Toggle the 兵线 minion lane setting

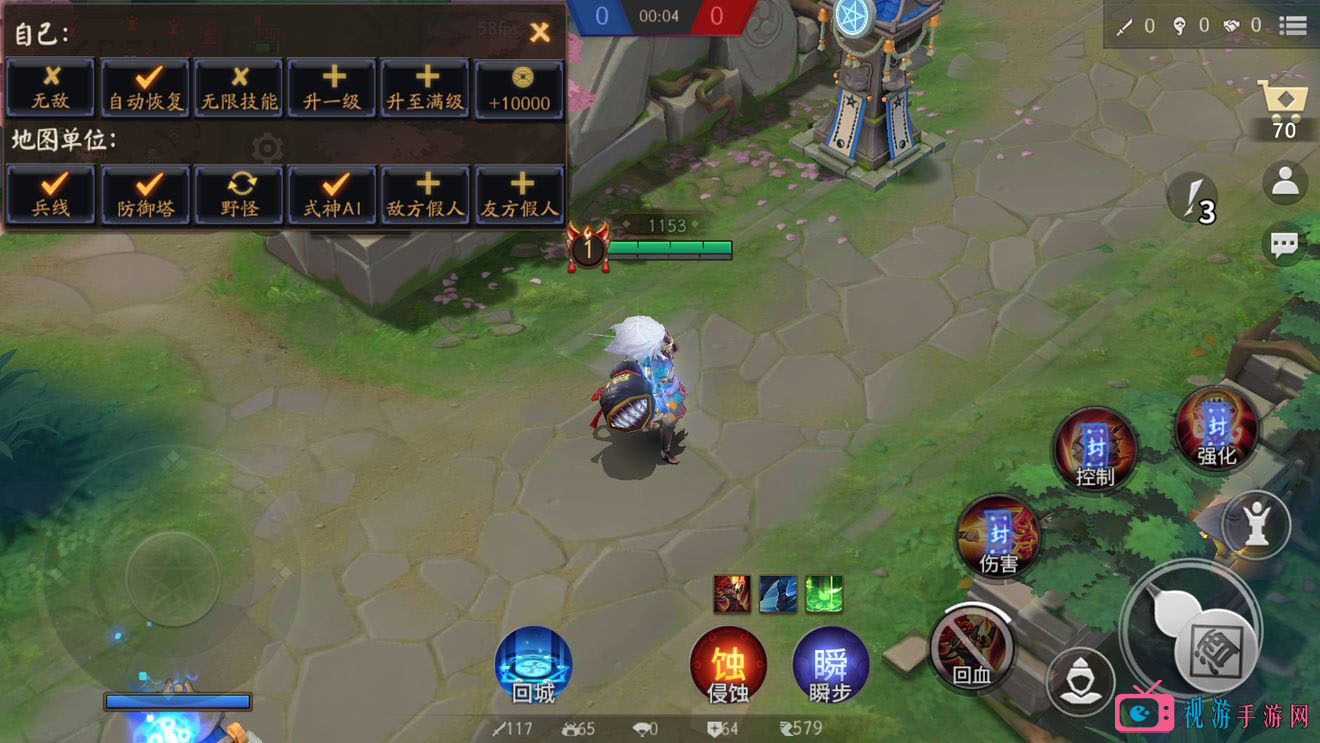51,195
